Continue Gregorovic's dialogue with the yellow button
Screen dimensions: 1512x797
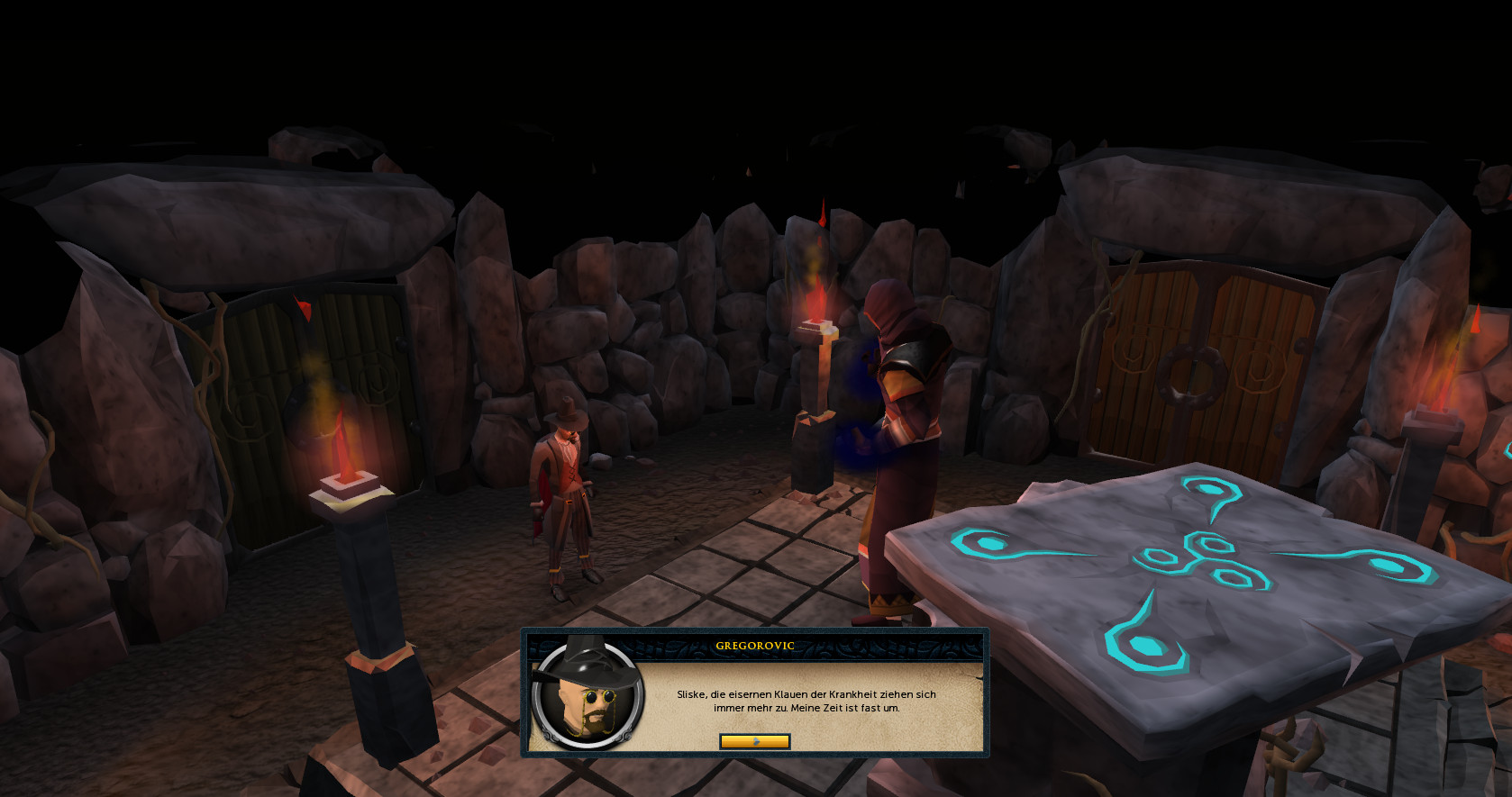[x=755, y=741]
